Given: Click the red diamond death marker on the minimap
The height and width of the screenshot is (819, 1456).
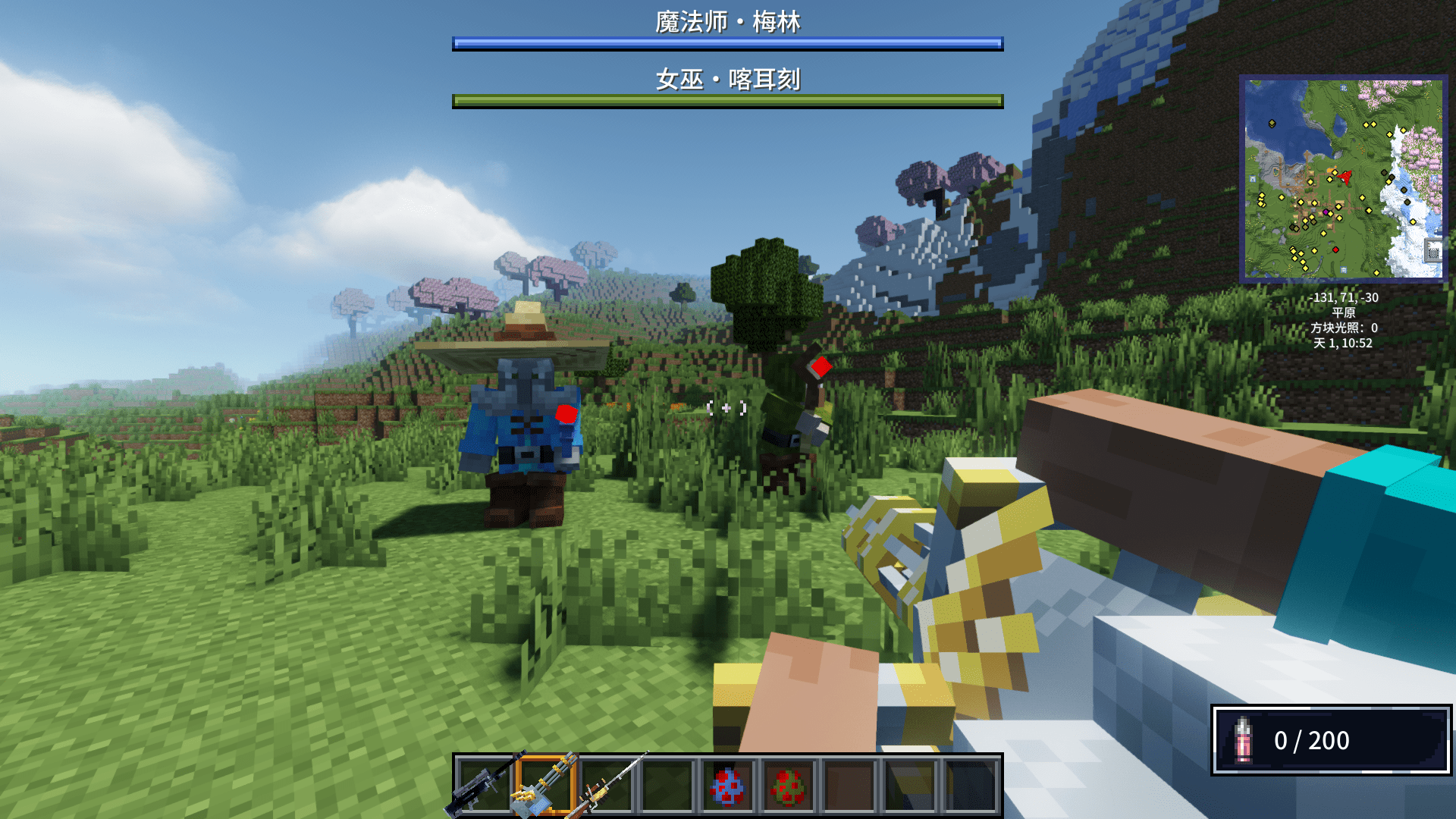Looking at the screenshot, I should (1336, 249).
